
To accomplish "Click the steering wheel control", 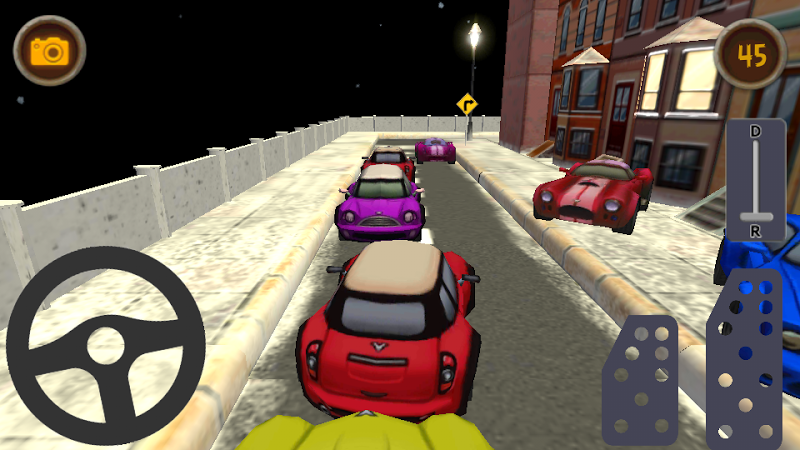I will 106,346.
